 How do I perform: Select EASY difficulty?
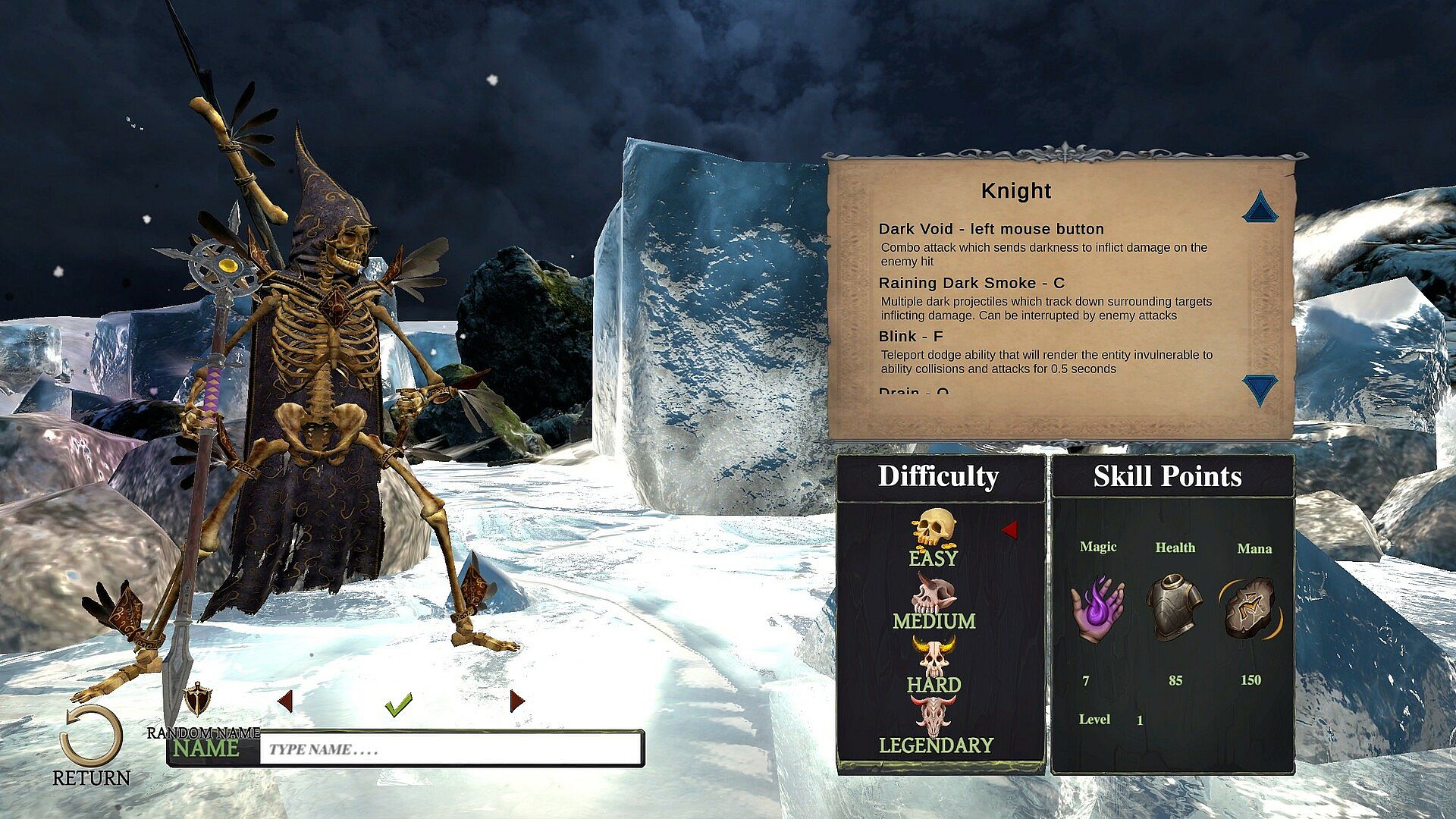(934, 538)
